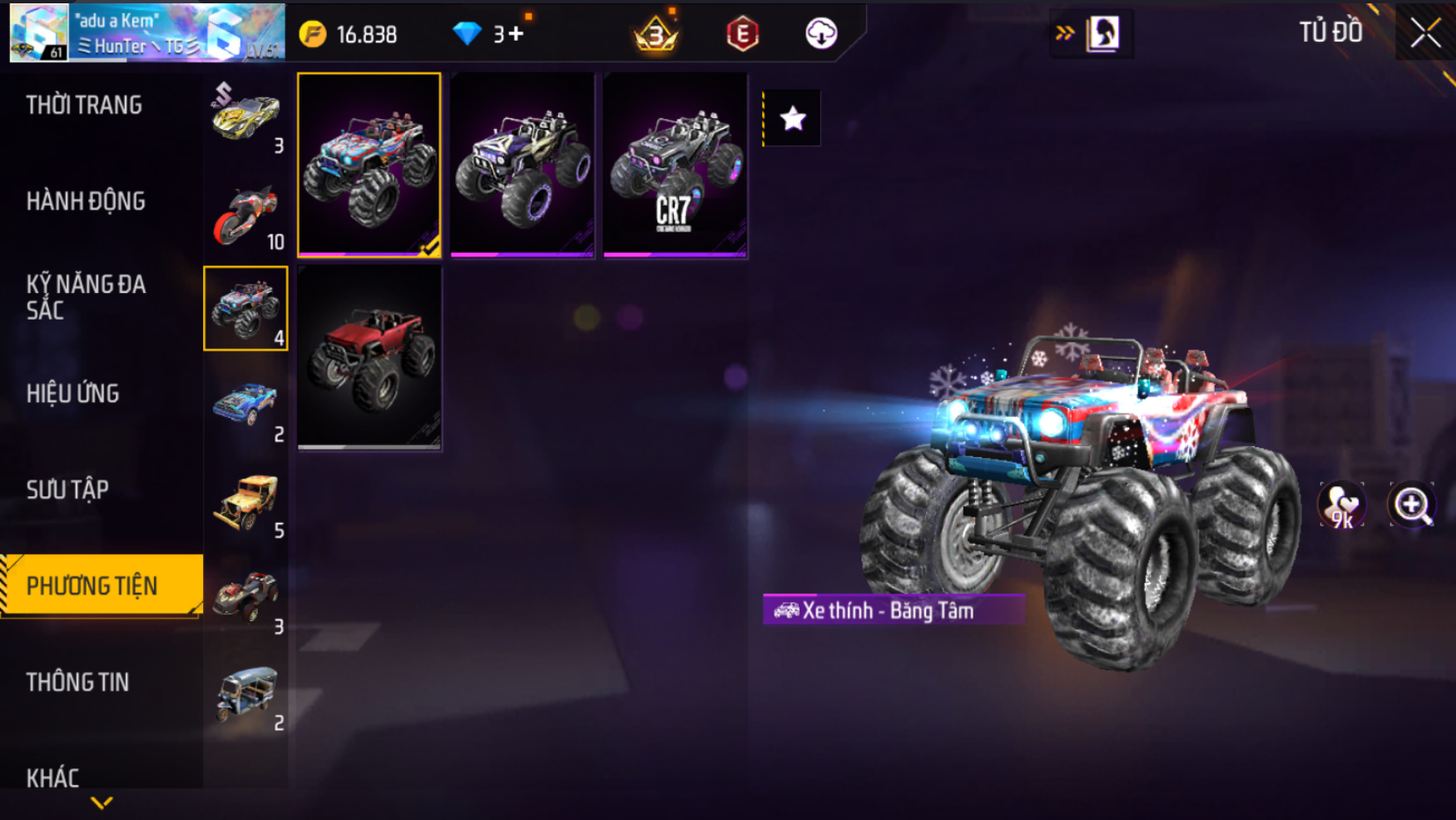This screenshot has height=820, width=1456.
Task: Add diamonds with the plus button
Action: click(x=516, y=34)
